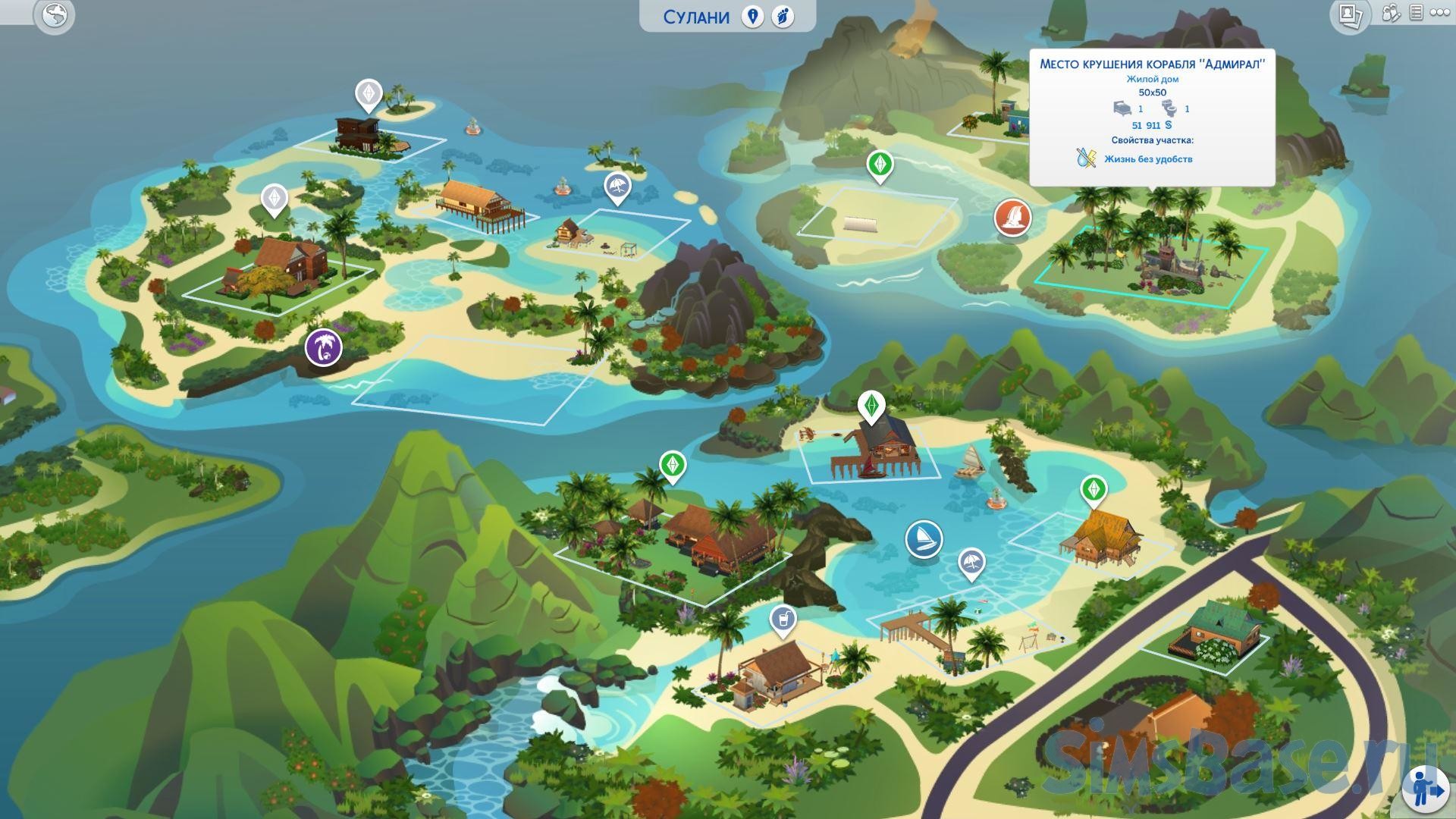Open the three-dots options menu
This screenshot has height=819, width=1456.
(x=1439, y=13)
